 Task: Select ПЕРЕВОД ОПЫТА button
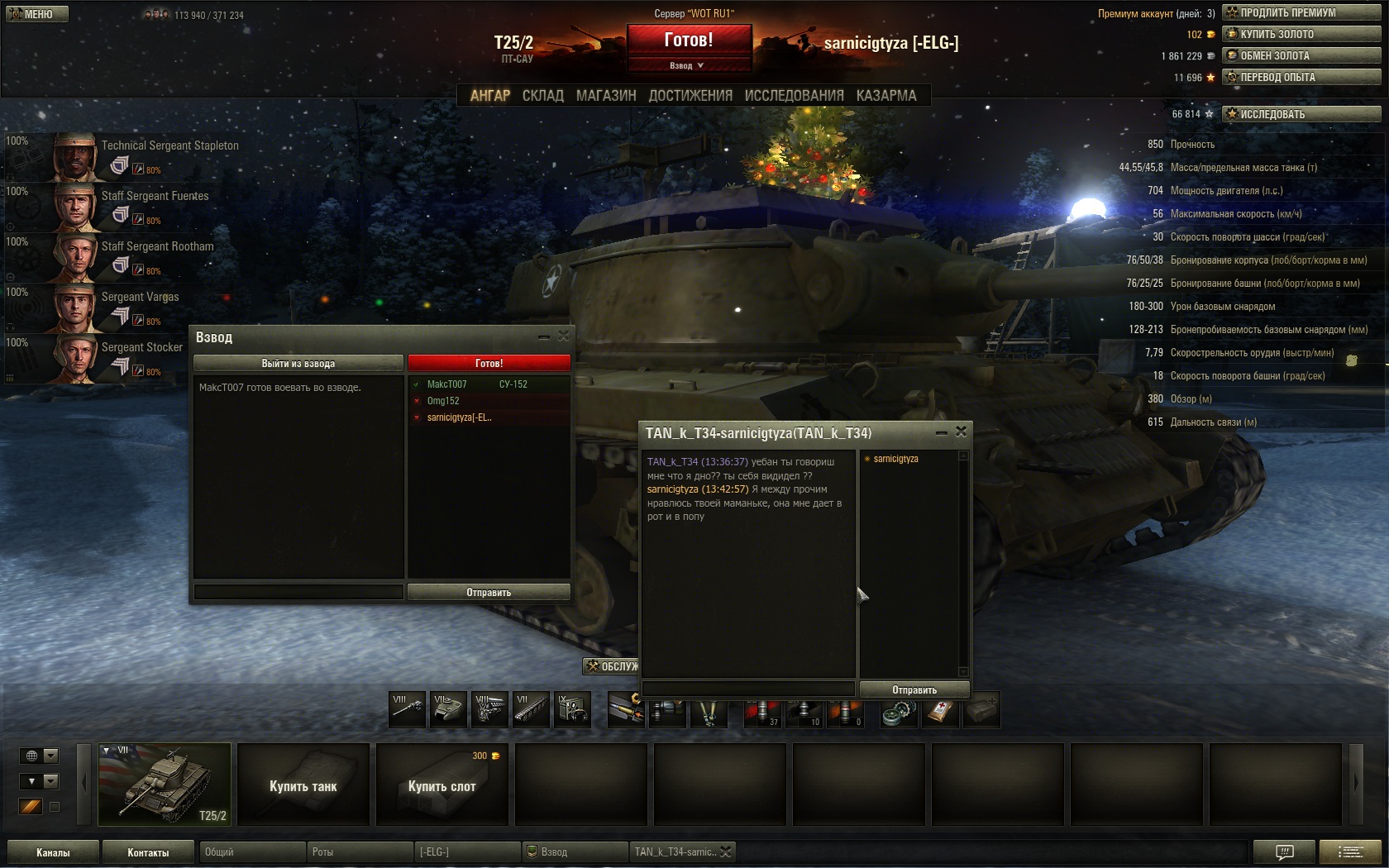click(x=1301, y=77)
